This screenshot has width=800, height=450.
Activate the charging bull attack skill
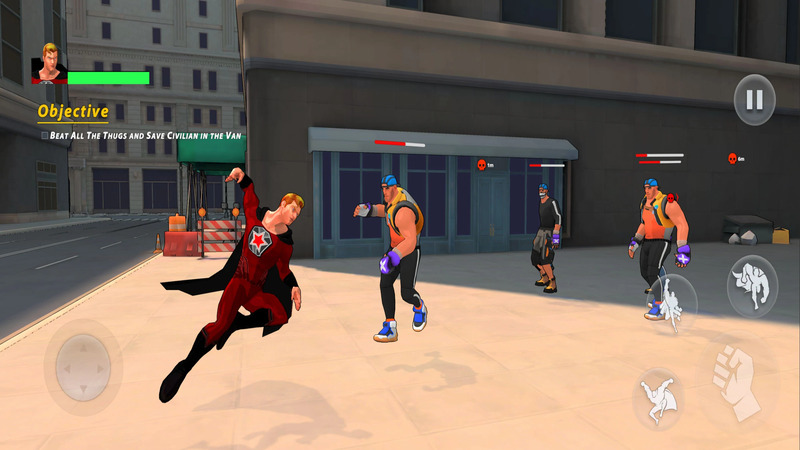[x=752, y=286]
